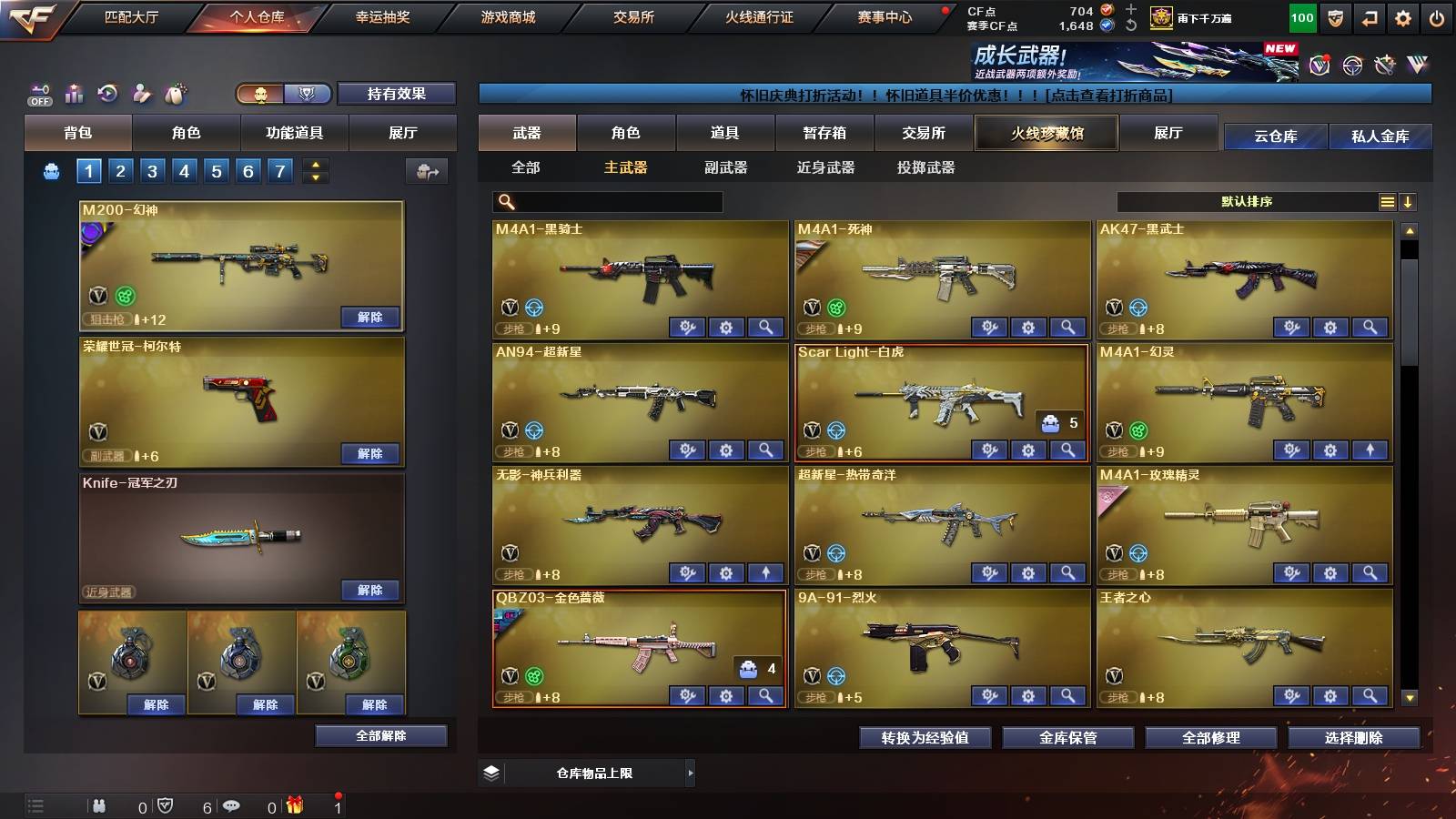This screenshot has width=1456, height=819.
Task: Click the list view toggle beside 默认排序
Action: 1387,202
